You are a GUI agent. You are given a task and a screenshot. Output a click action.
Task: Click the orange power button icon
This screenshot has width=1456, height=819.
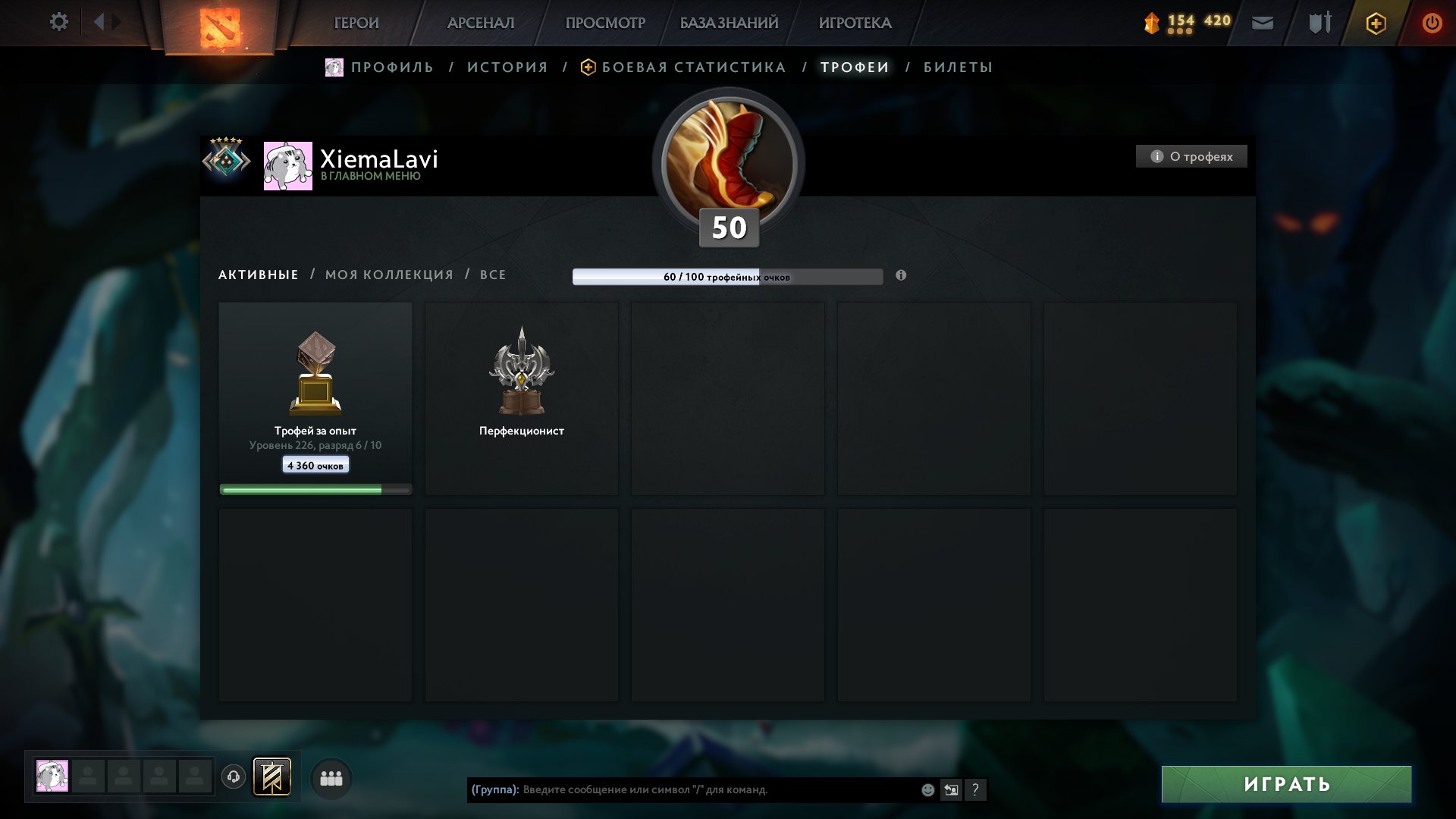(x=1432, y=24)
